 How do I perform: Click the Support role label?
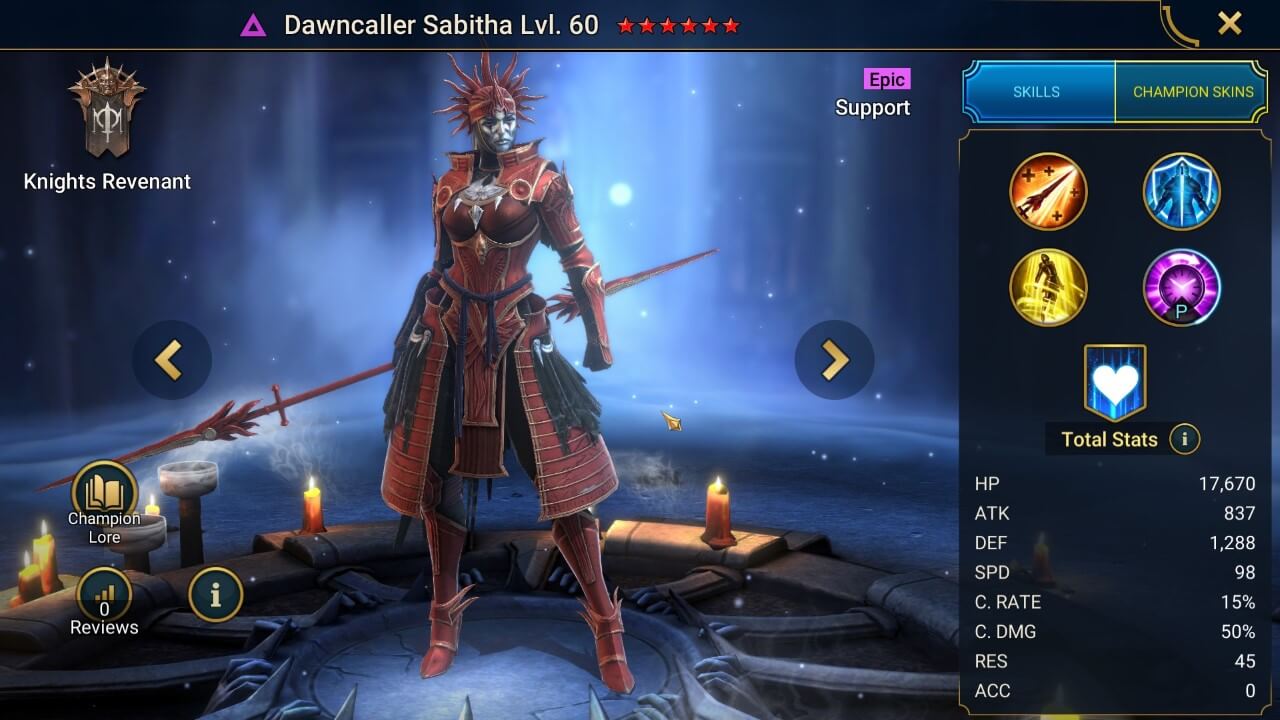click(x=872, y=108)
